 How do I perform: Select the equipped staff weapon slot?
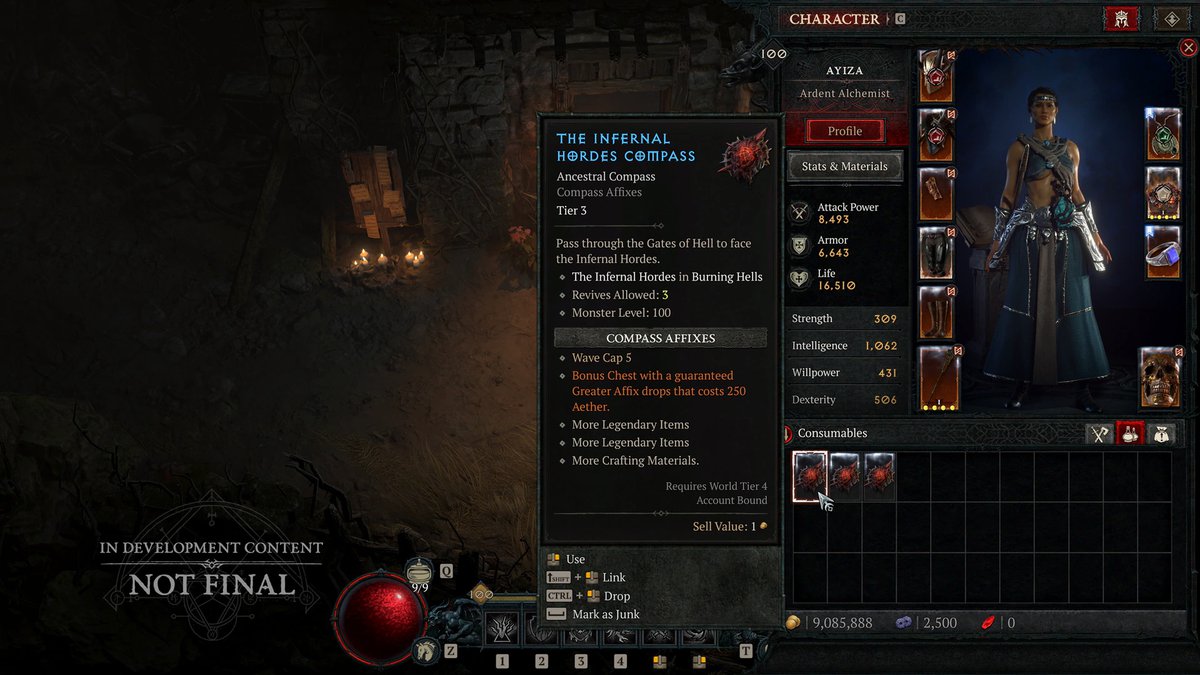[x=941, y=379]
